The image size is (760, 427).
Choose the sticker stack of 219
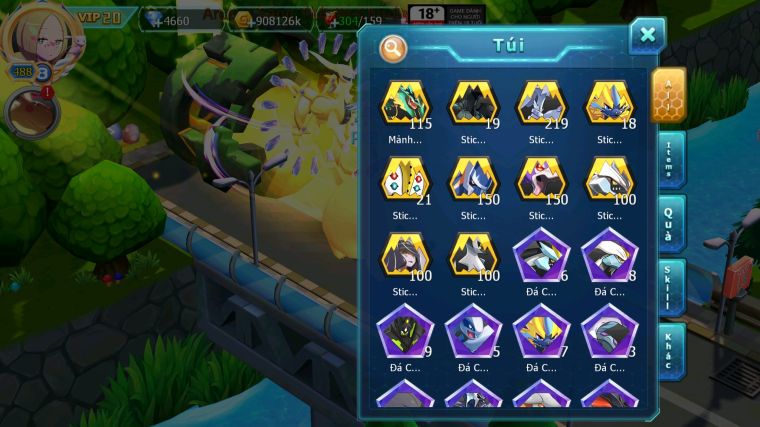pos(541,103)
